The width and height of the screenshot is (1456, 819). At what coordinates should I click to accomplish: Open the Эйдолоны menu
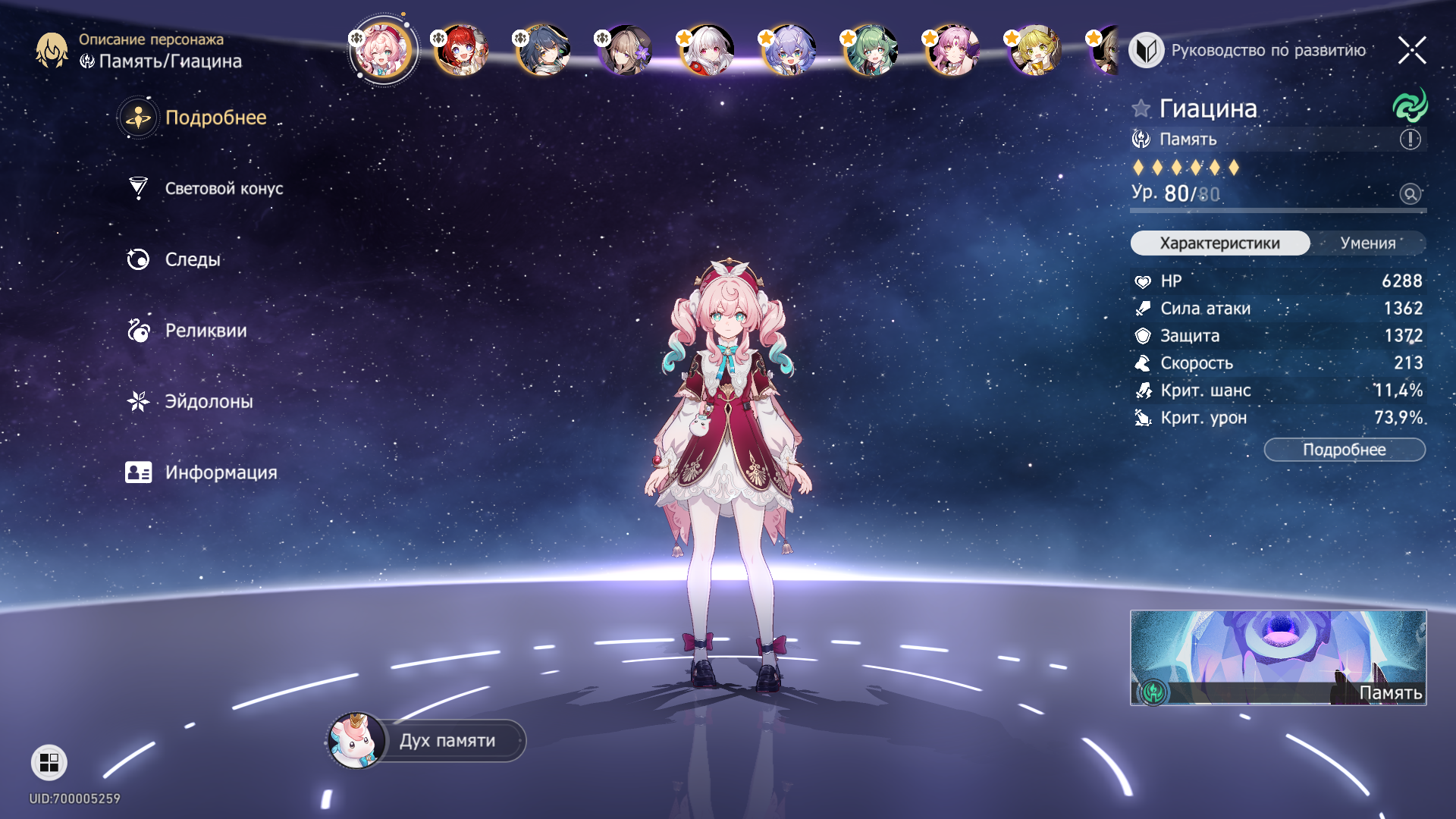(209, 402)
